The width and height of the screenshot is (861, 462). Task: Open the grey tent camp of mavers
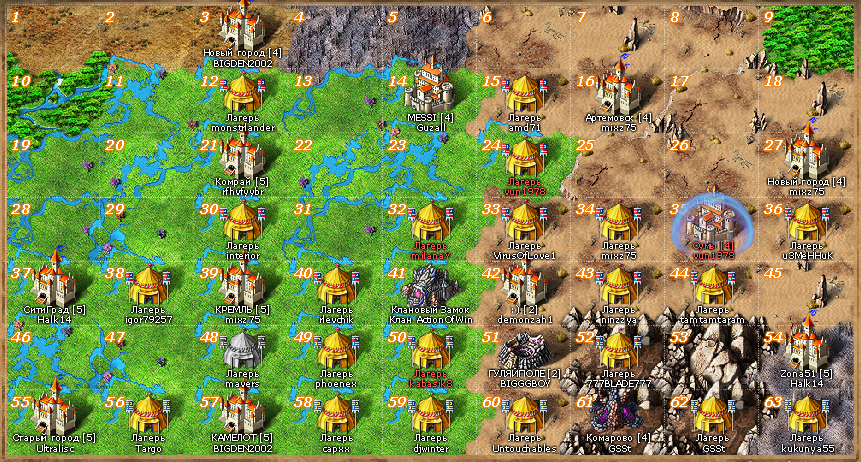point(241,350)
